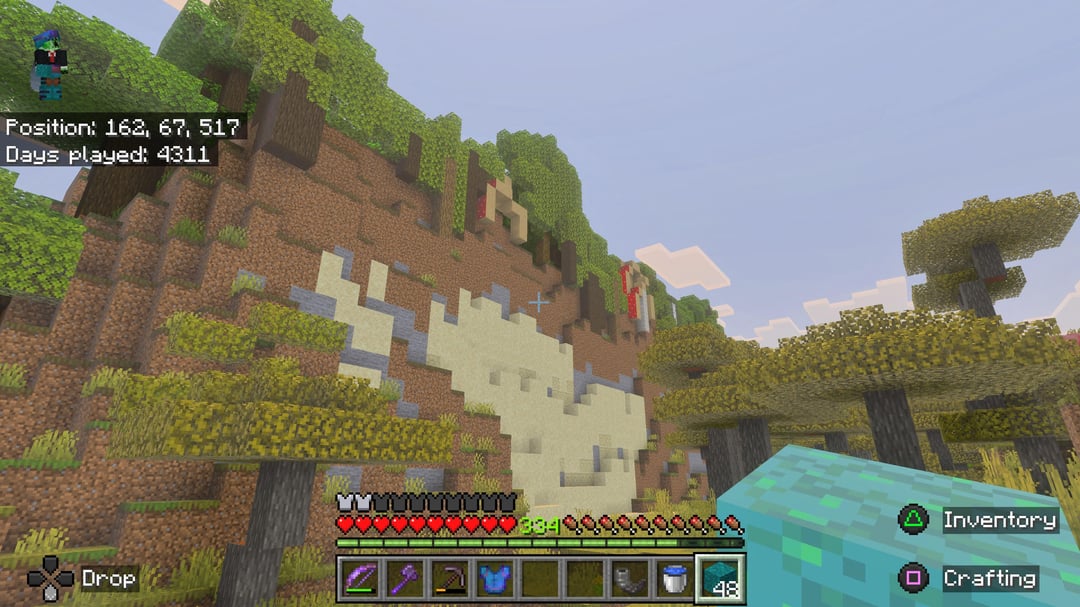1080x607 pixels.
Task: Select the enchanted bow hotbar slot
Action: (x=357, y=578)
